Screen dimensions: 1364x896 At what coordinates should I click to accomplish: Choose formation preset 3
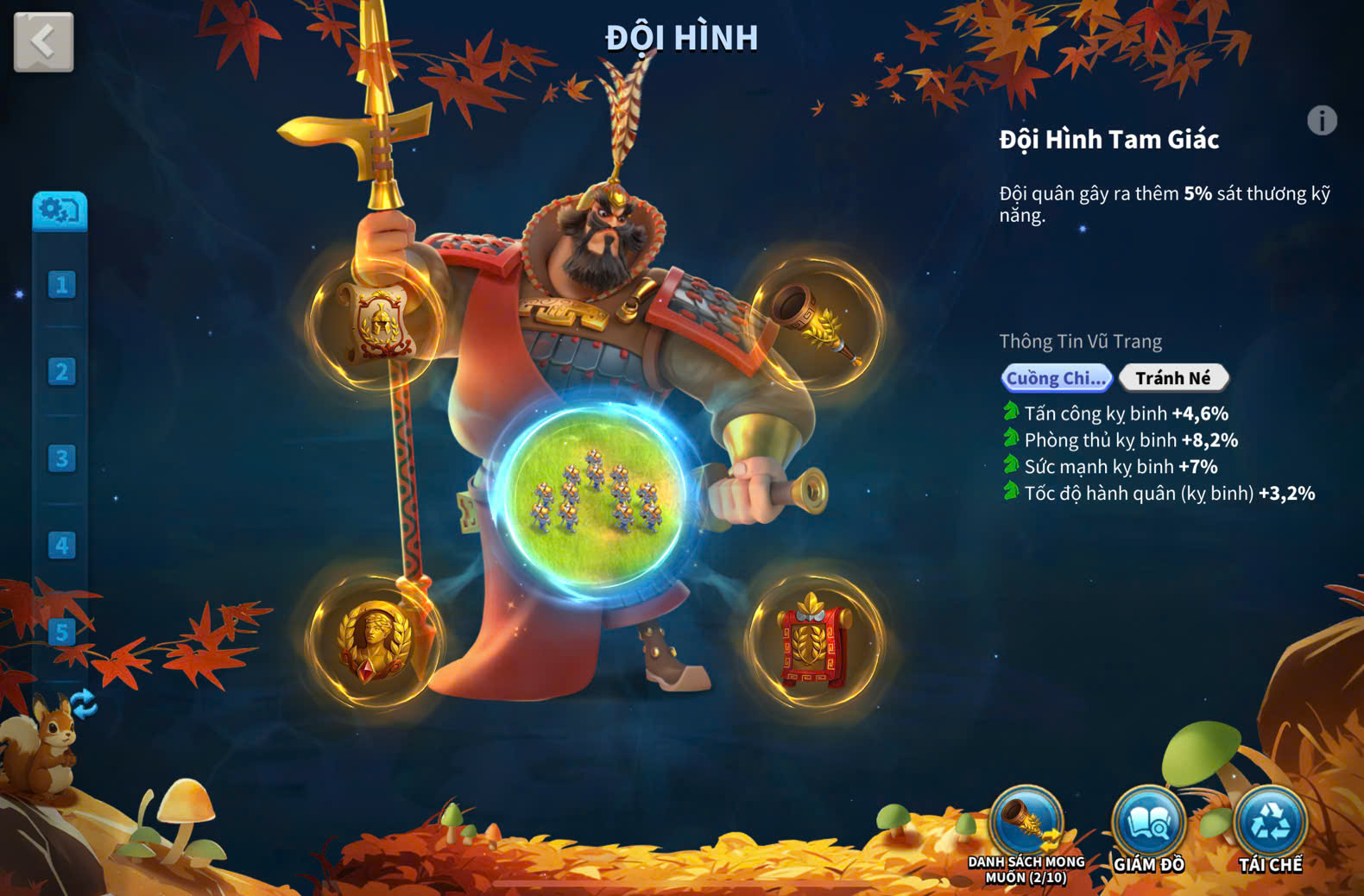[61, 458]
